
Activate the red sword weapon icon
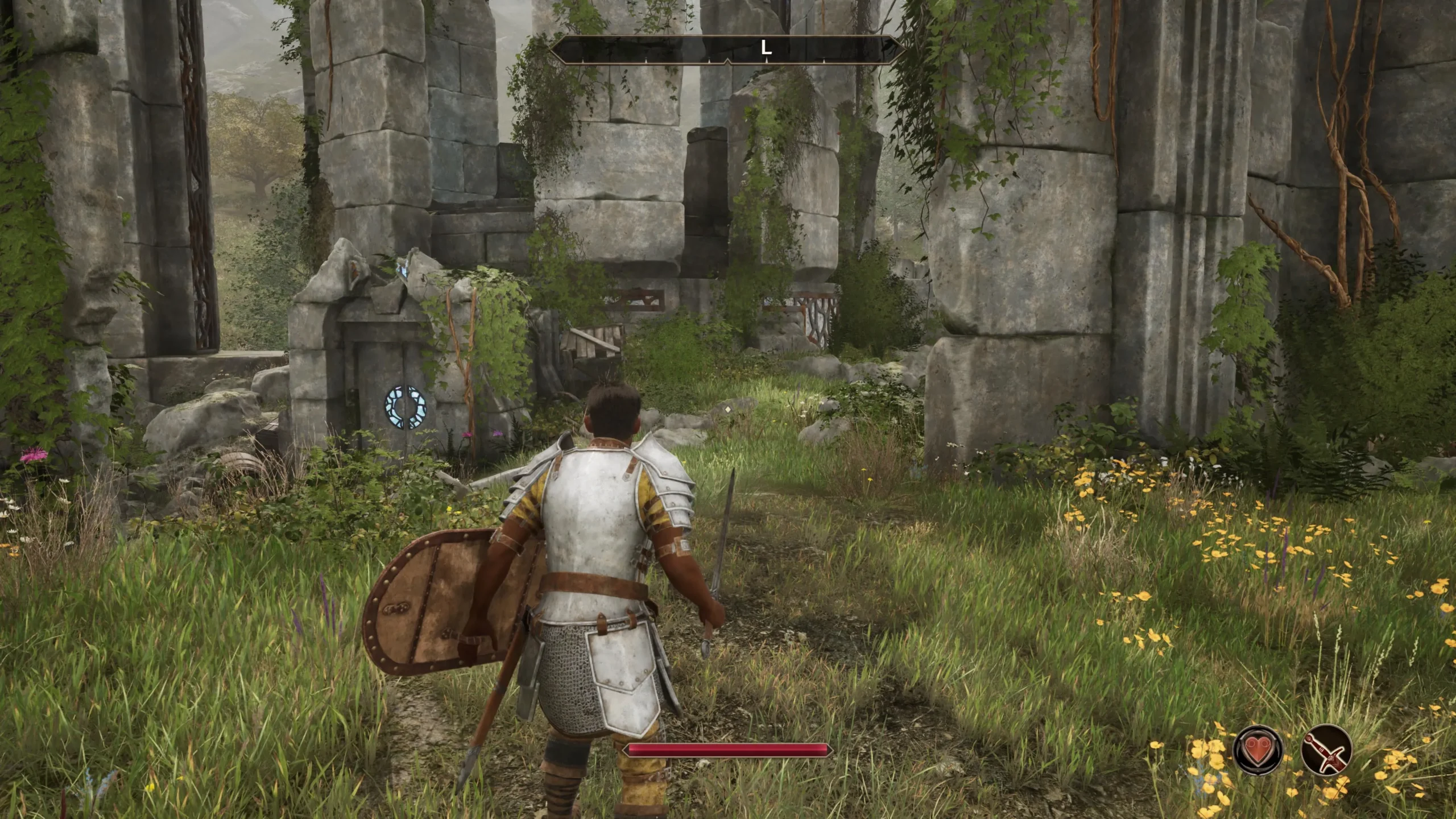pos(1326,750)
